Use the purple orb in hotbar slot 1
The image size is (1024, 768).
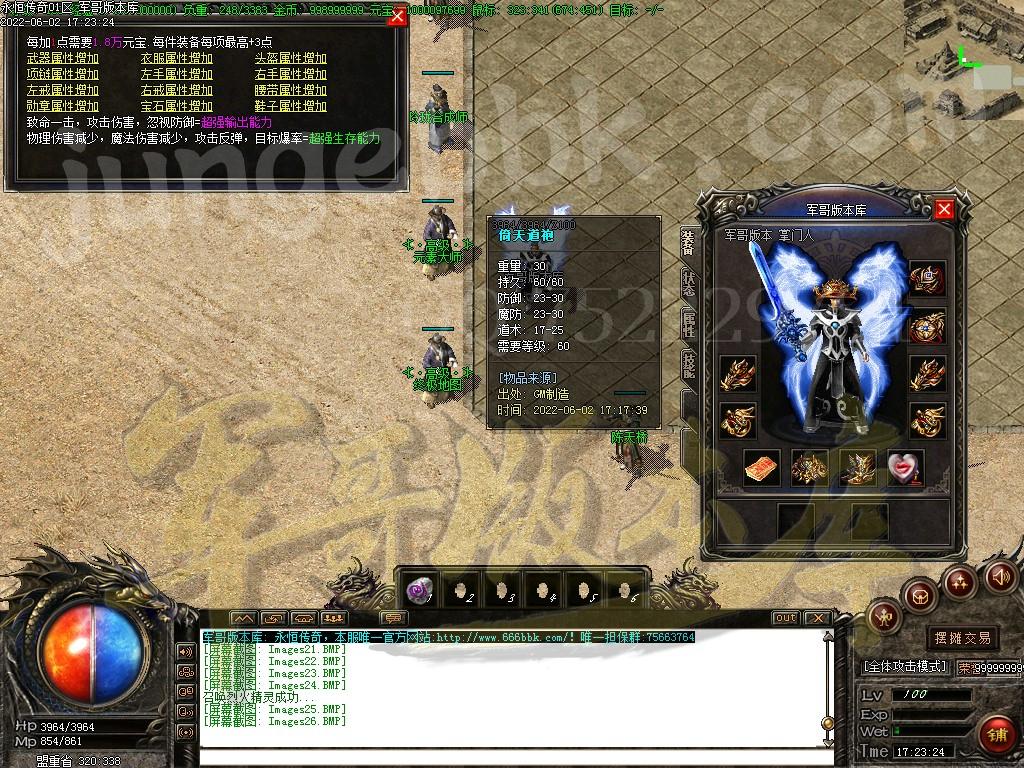coord(421,590)
